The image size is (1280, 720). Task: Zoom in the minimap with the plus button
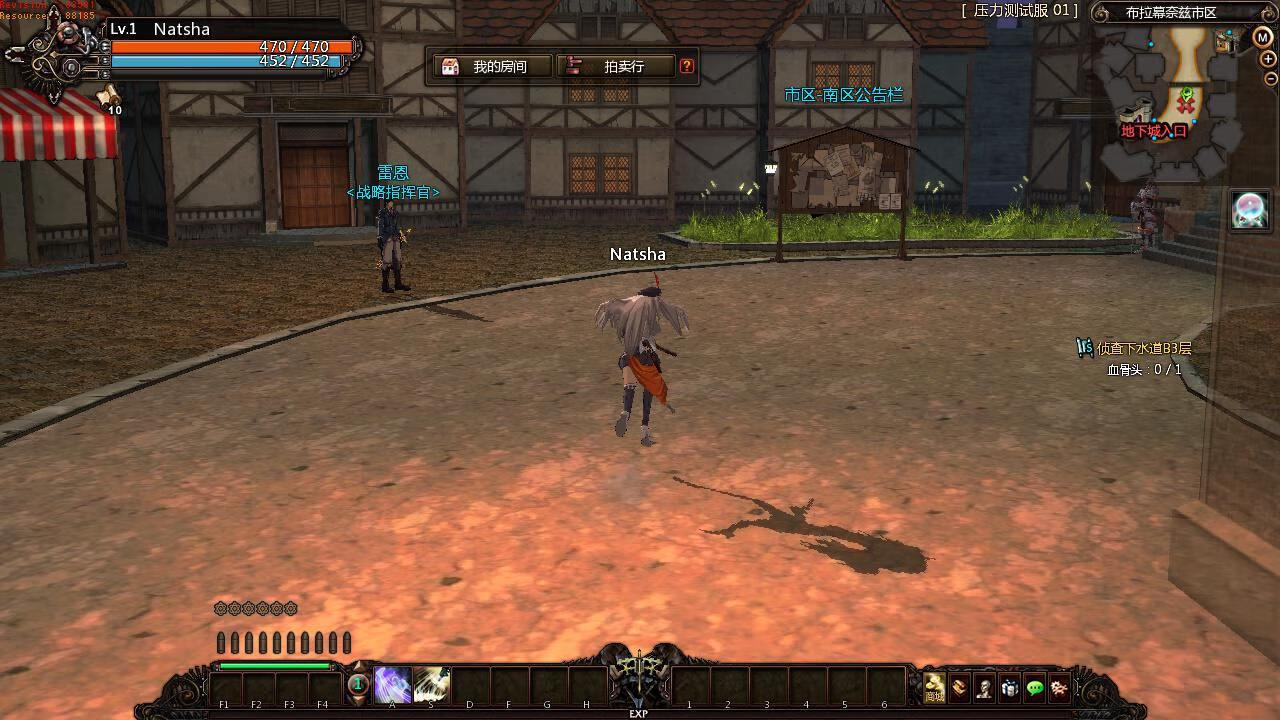[x=1270, y=59]
